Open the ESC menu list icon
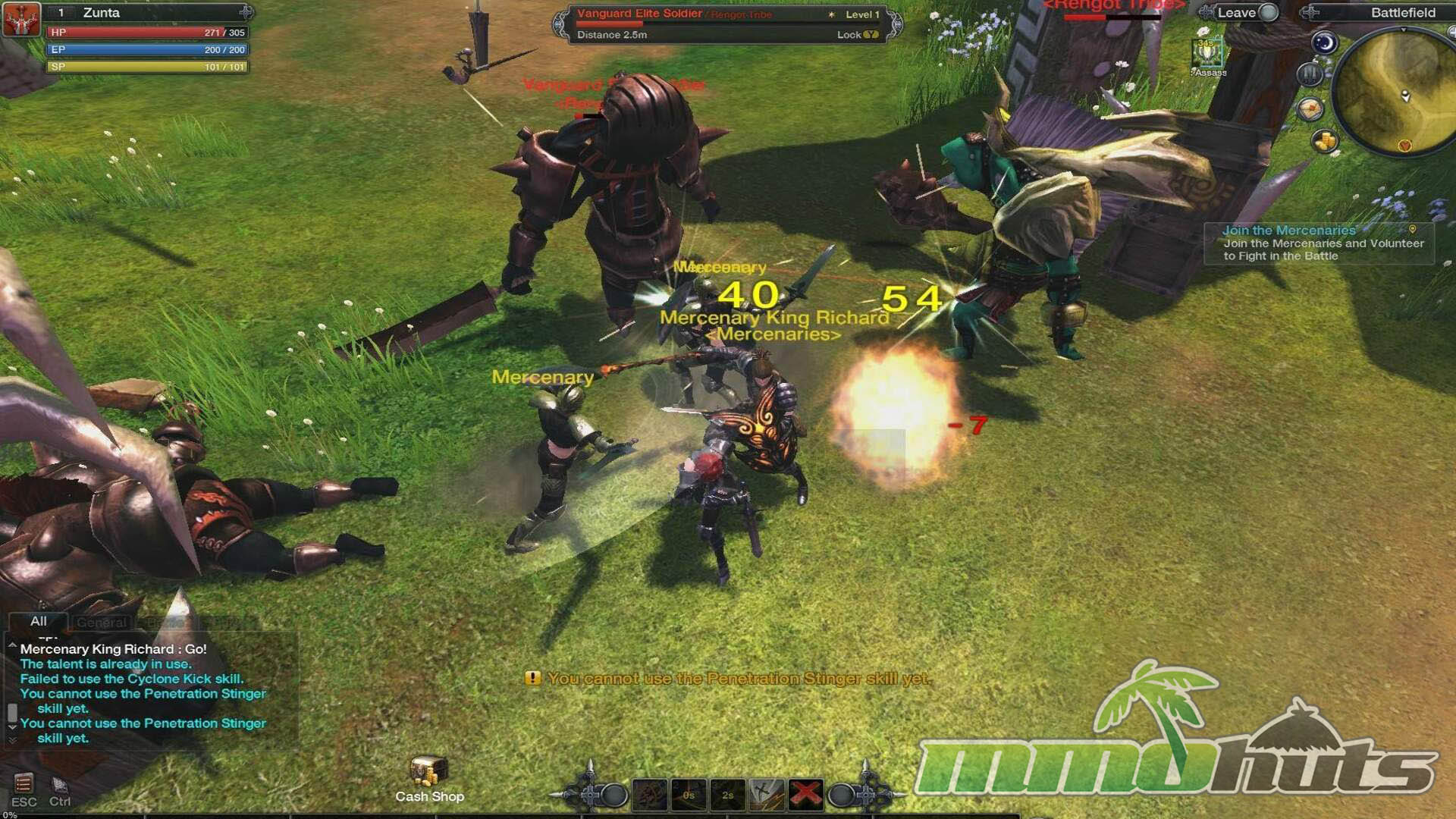This screenshot has height=819, width=1456. (24, 783)
